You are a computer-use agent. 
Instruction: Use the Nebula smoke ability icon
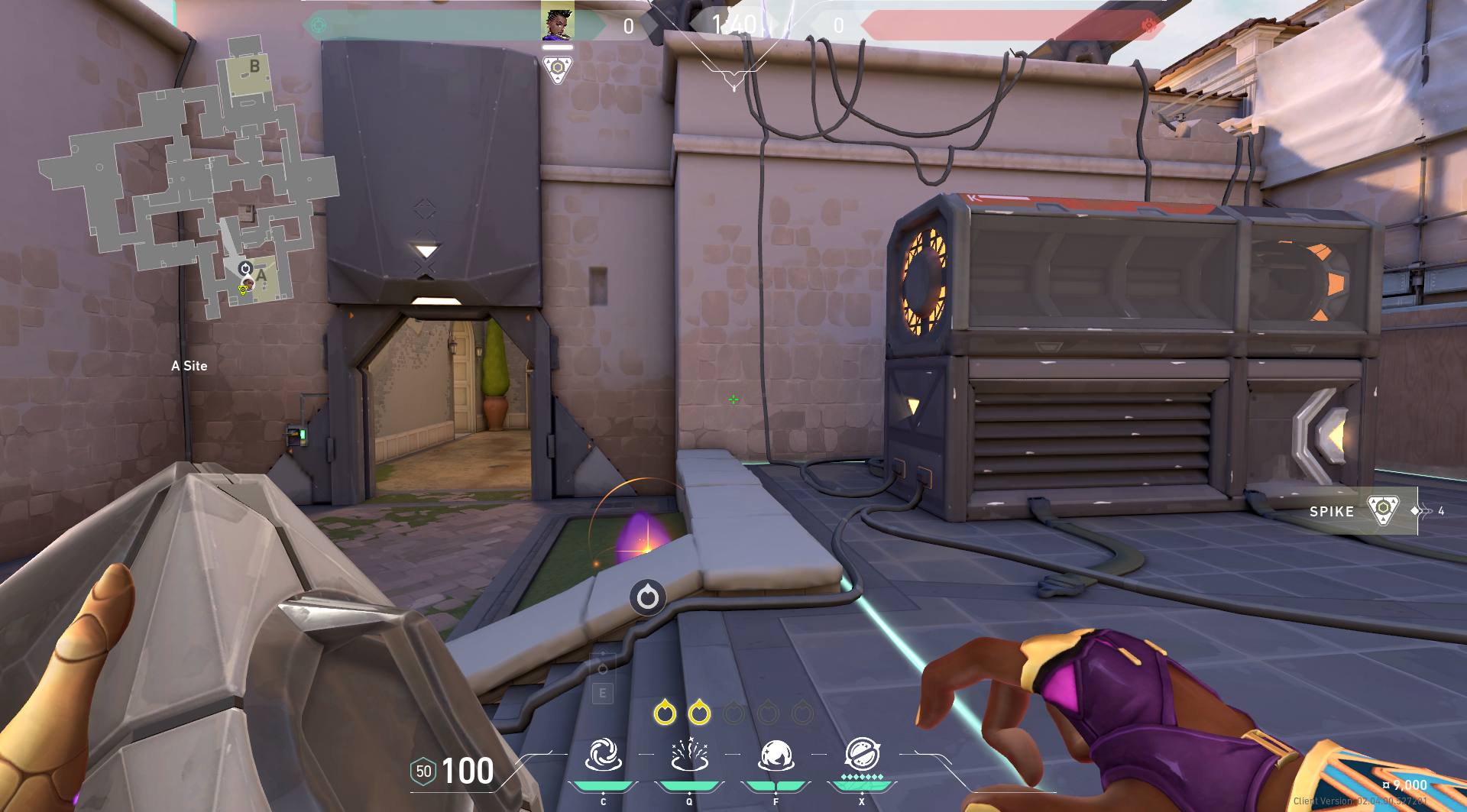point(776,755)
